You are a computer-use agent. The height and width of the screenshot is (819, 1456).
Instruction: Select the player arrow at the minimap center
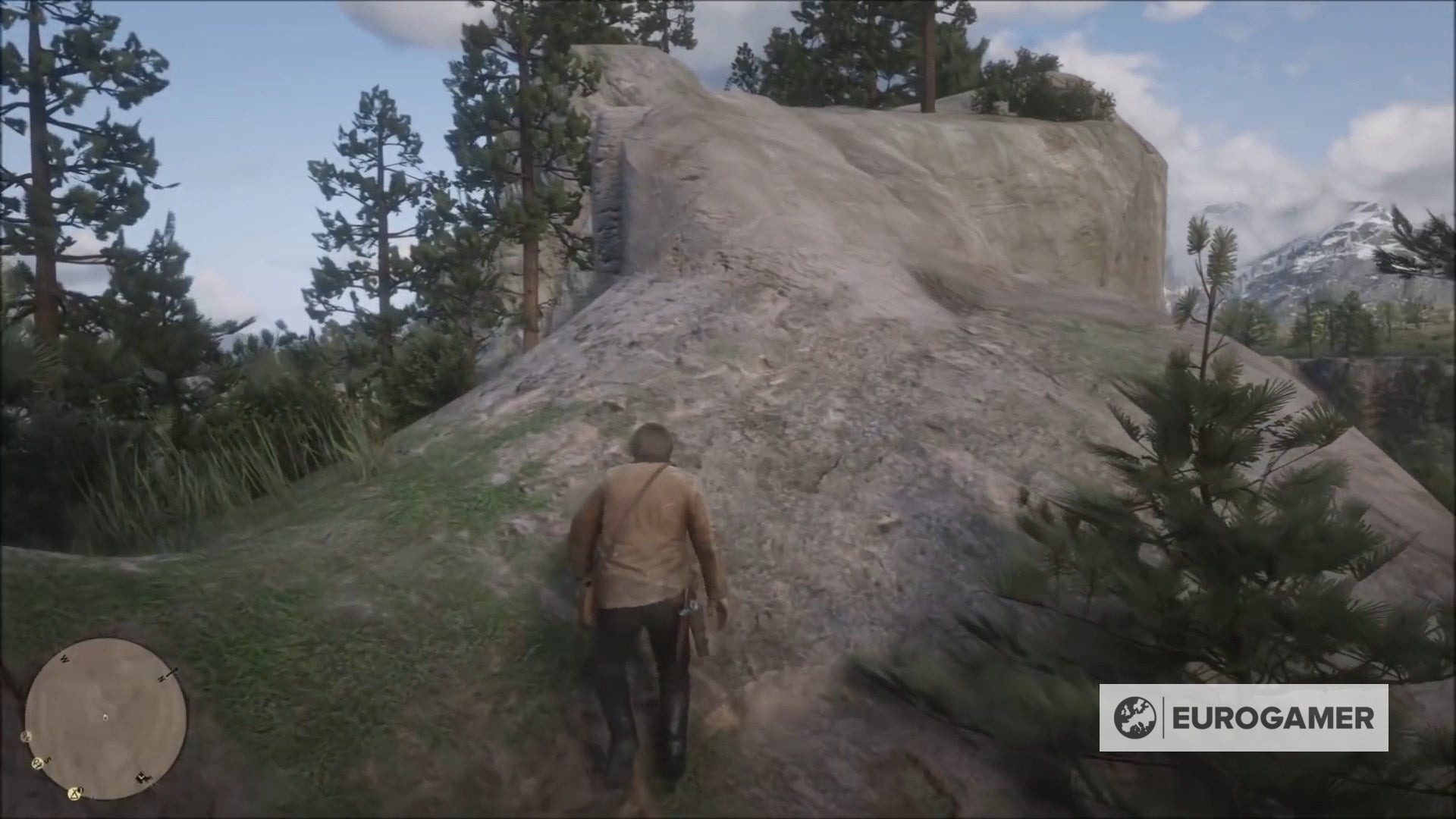pyautogui.click(x=105, y=717)
